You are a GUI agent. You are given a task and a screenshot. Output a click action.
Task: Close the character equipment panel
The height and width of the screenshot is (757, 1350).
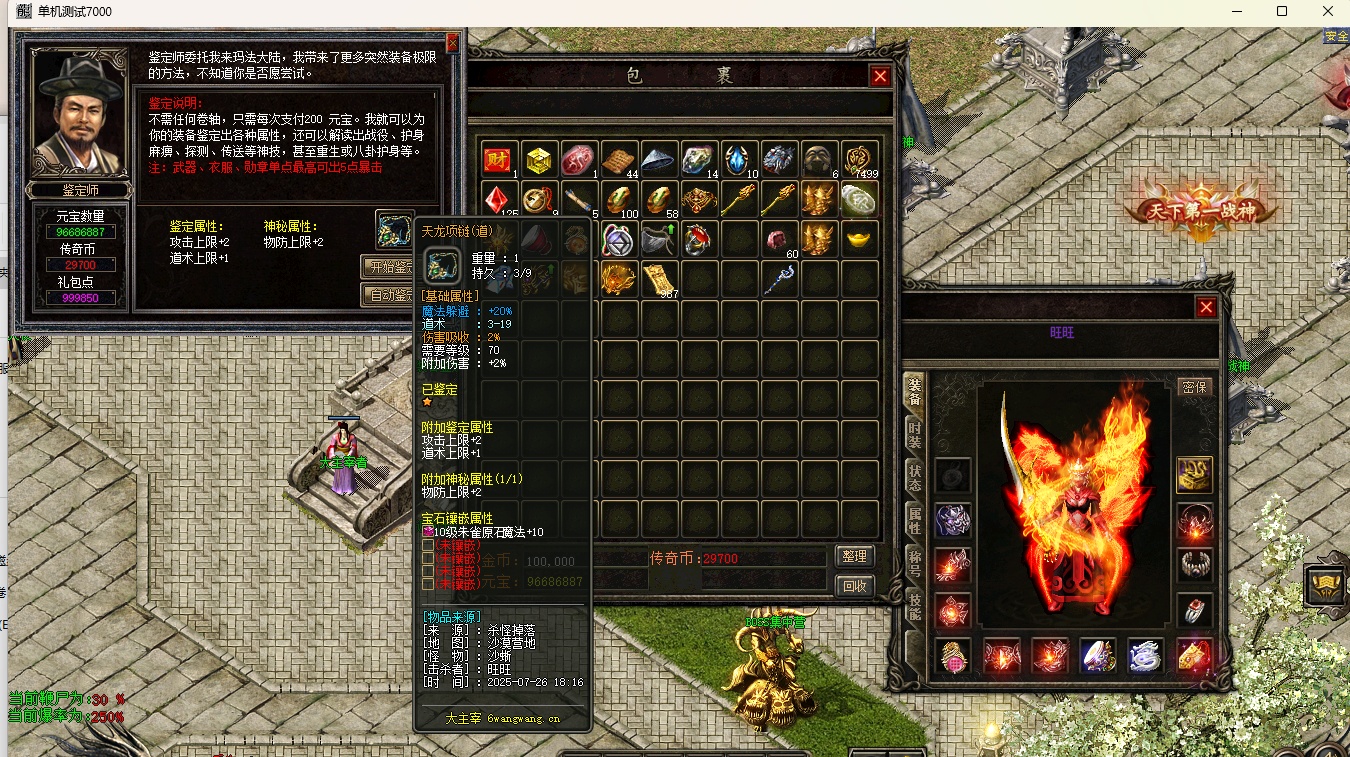pos(1207,307)
